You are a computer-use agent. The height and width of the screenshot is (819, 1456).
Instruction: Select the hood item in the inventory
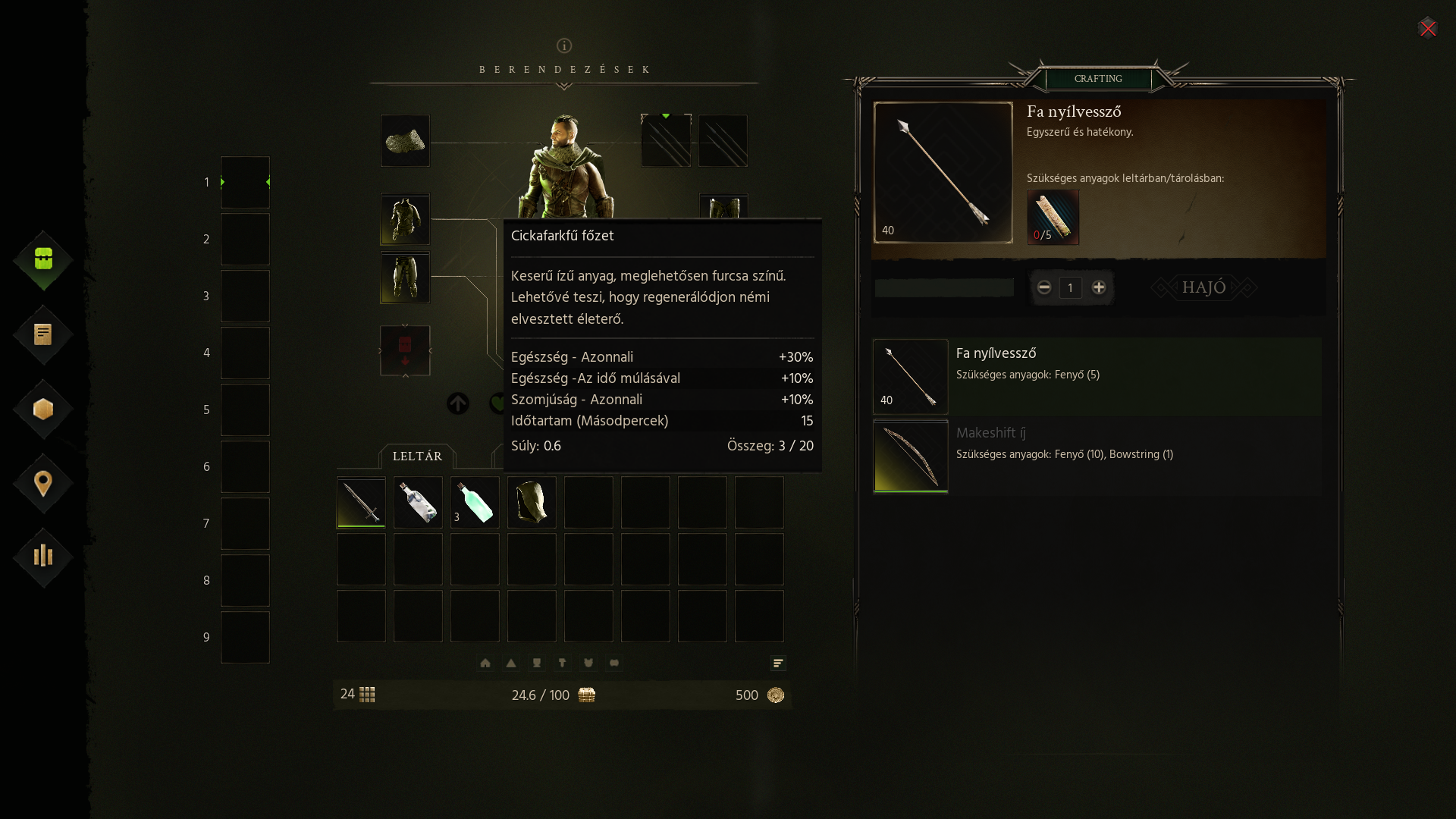(532, 502)
